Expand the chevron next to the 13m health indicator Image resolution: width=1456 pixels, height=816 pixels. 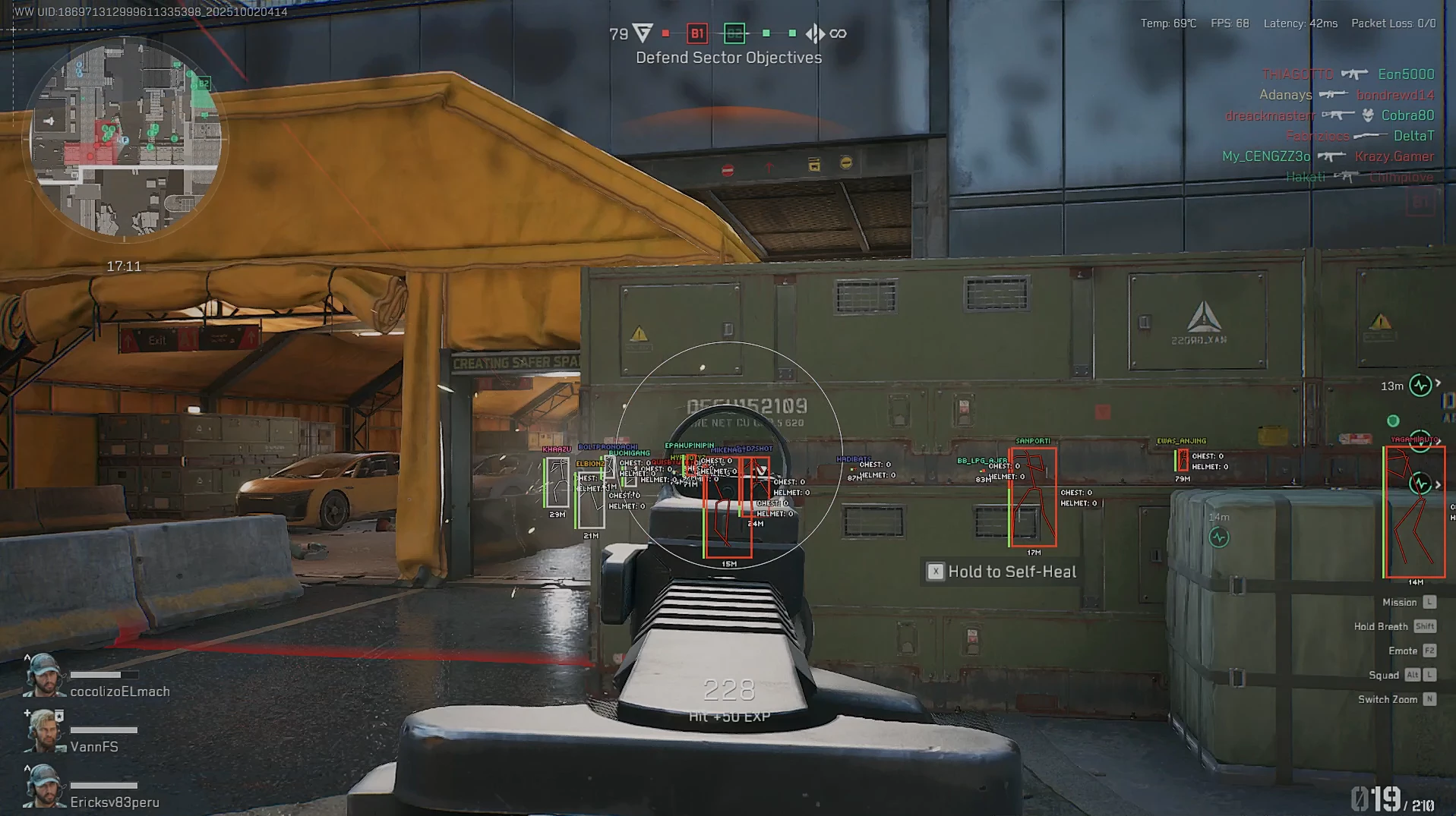point(1438,383)
